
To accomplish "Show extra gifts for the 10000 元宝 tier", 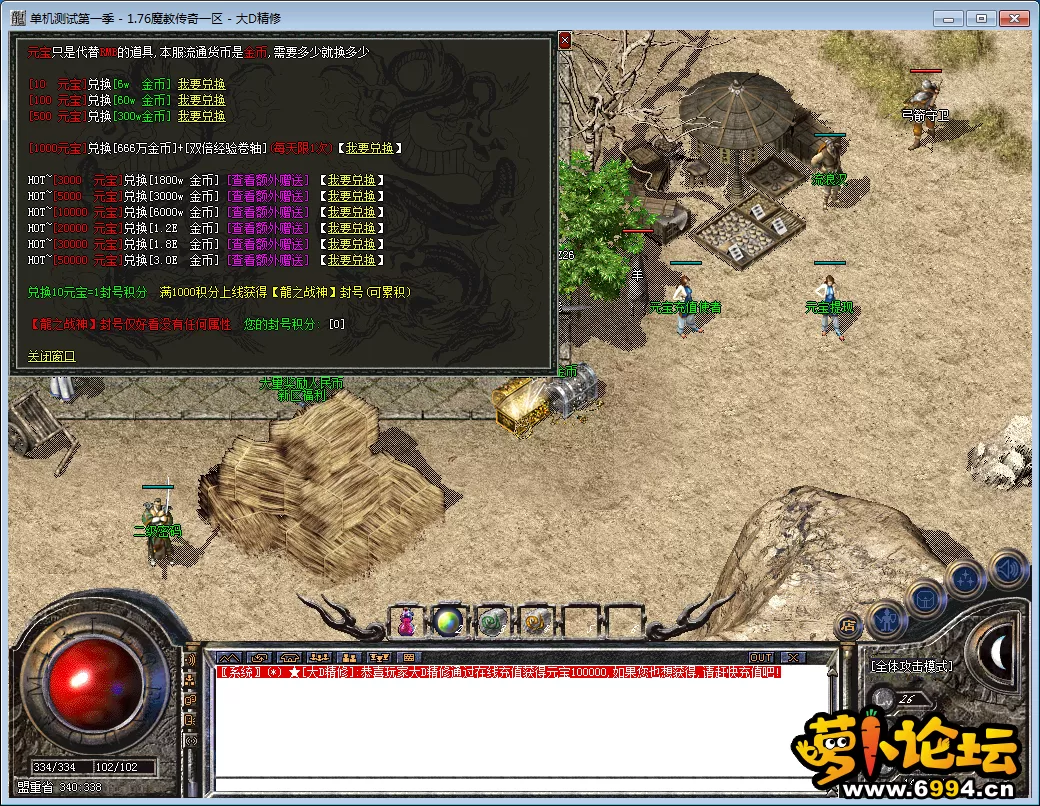I will point(267,212).
